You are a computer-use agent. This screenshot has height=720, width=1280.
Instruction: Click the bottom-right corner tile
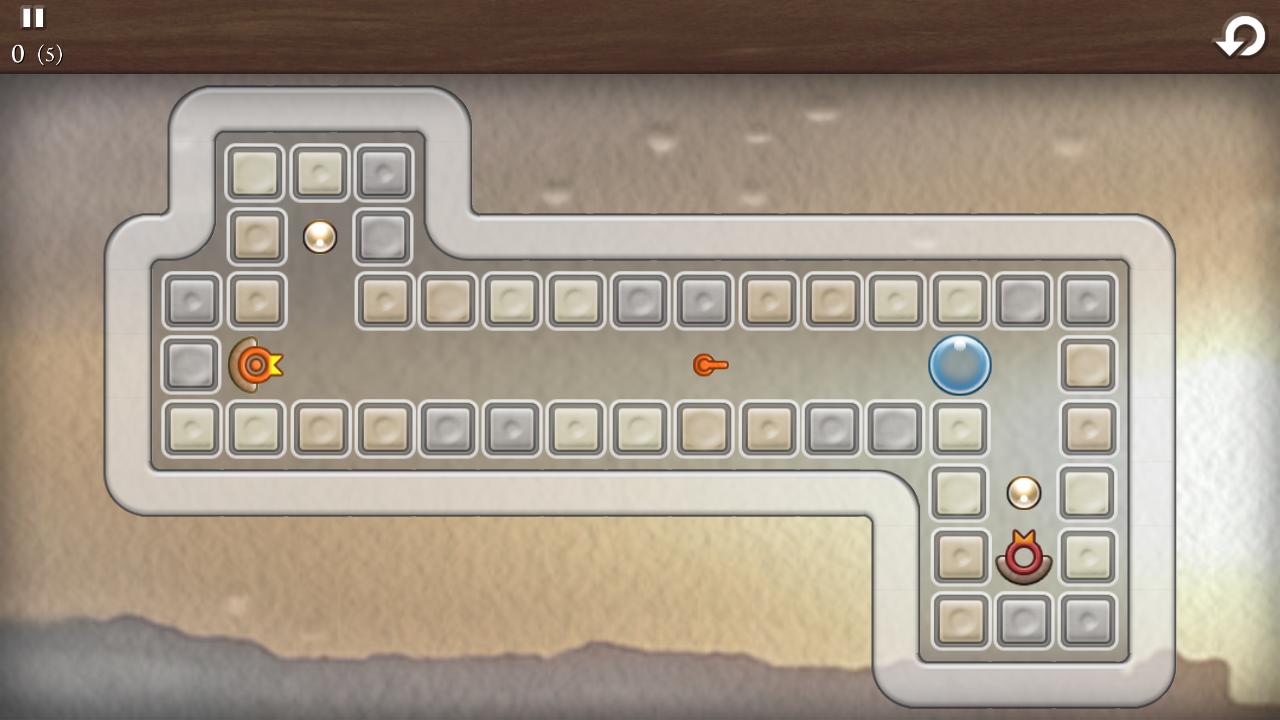(x=1088, y=620)
